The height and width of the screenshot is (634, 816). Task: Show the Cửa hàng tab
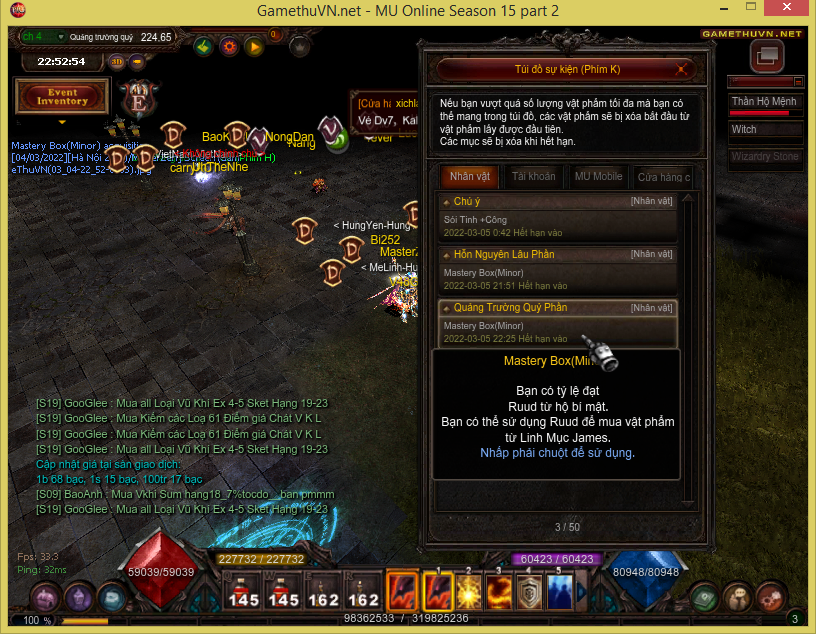coord(663,177)
